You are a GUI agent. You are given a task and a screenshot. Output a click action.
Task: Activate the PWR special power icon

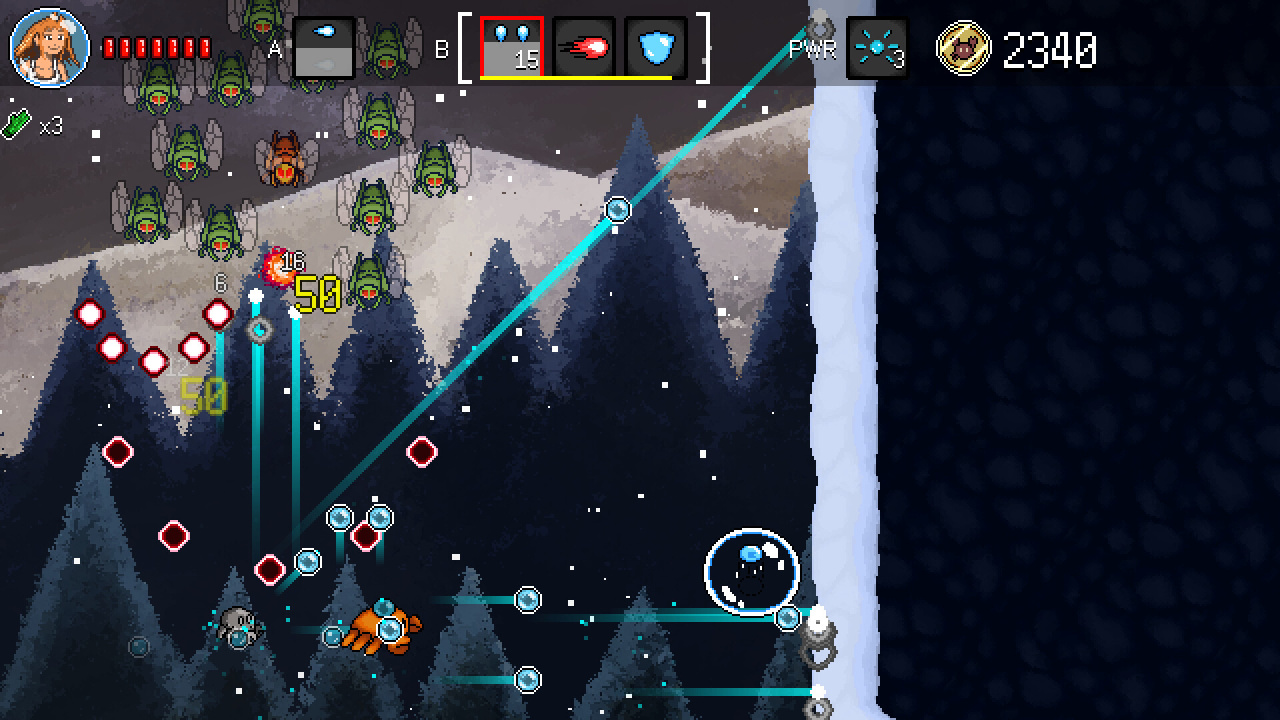(877, 47)
